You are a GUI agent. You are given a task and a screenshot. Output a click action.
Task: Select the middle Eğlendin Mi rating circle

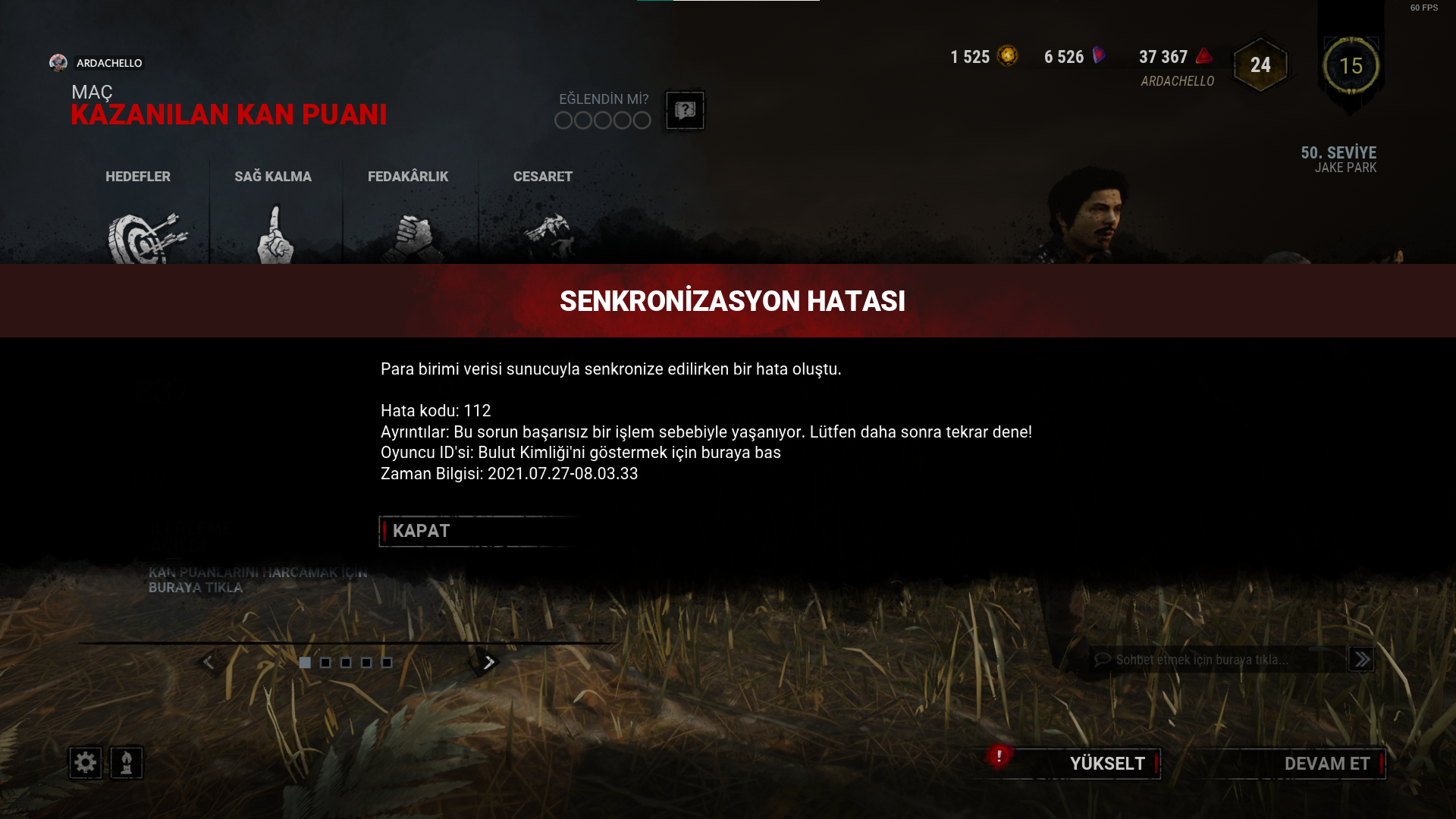coord(602,120)
